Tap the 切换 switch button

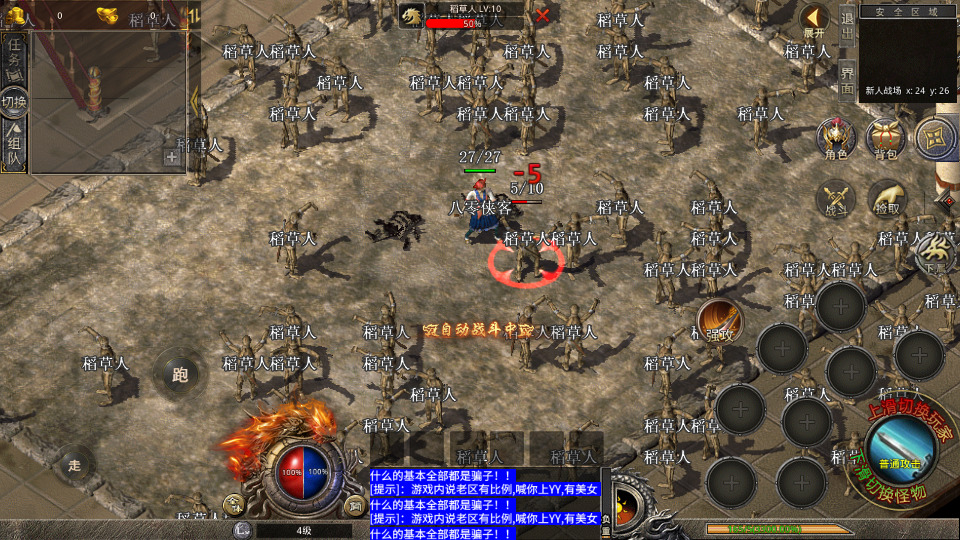(x=14, y=101)
